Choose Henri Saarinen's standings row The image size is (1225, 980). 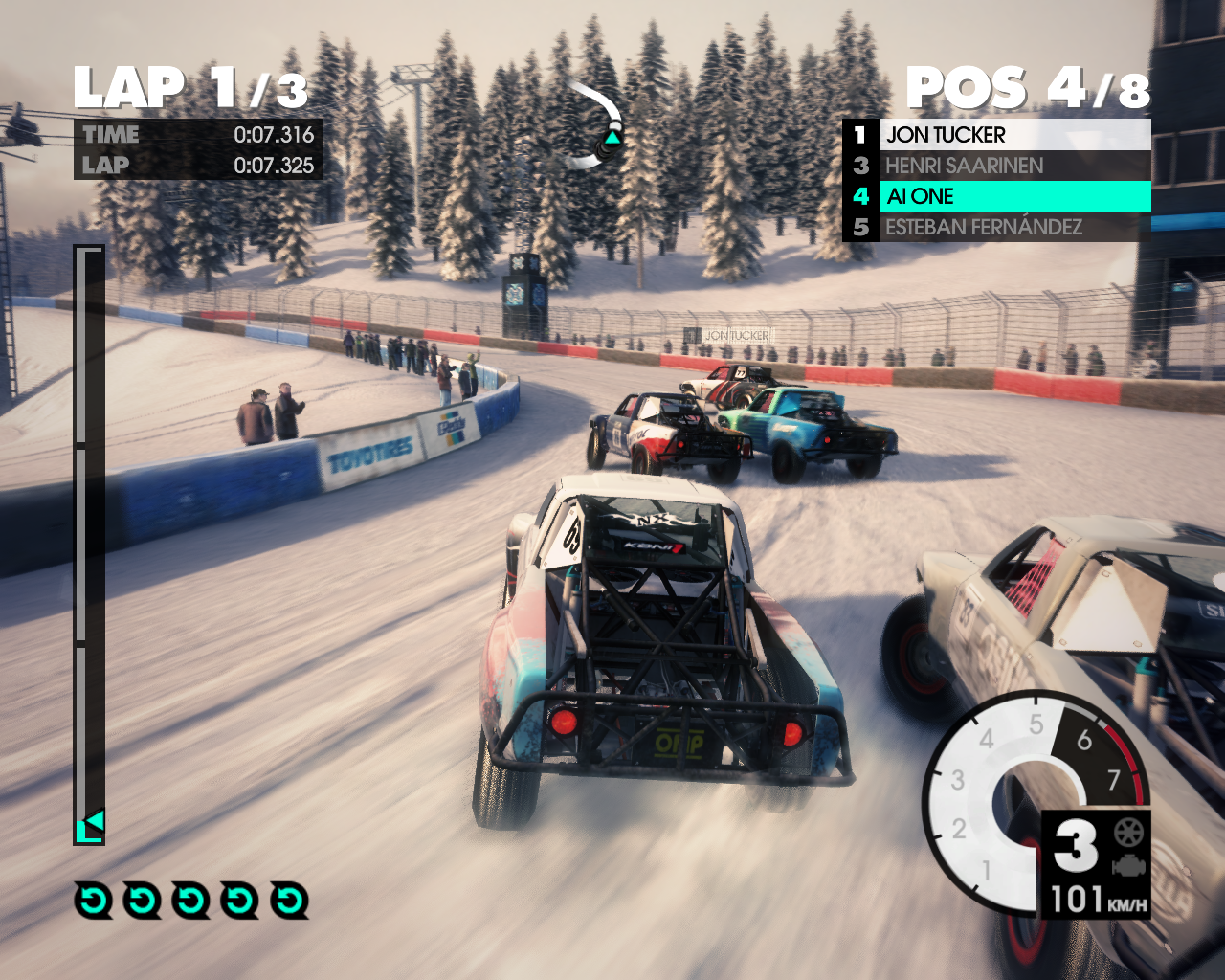995,166
